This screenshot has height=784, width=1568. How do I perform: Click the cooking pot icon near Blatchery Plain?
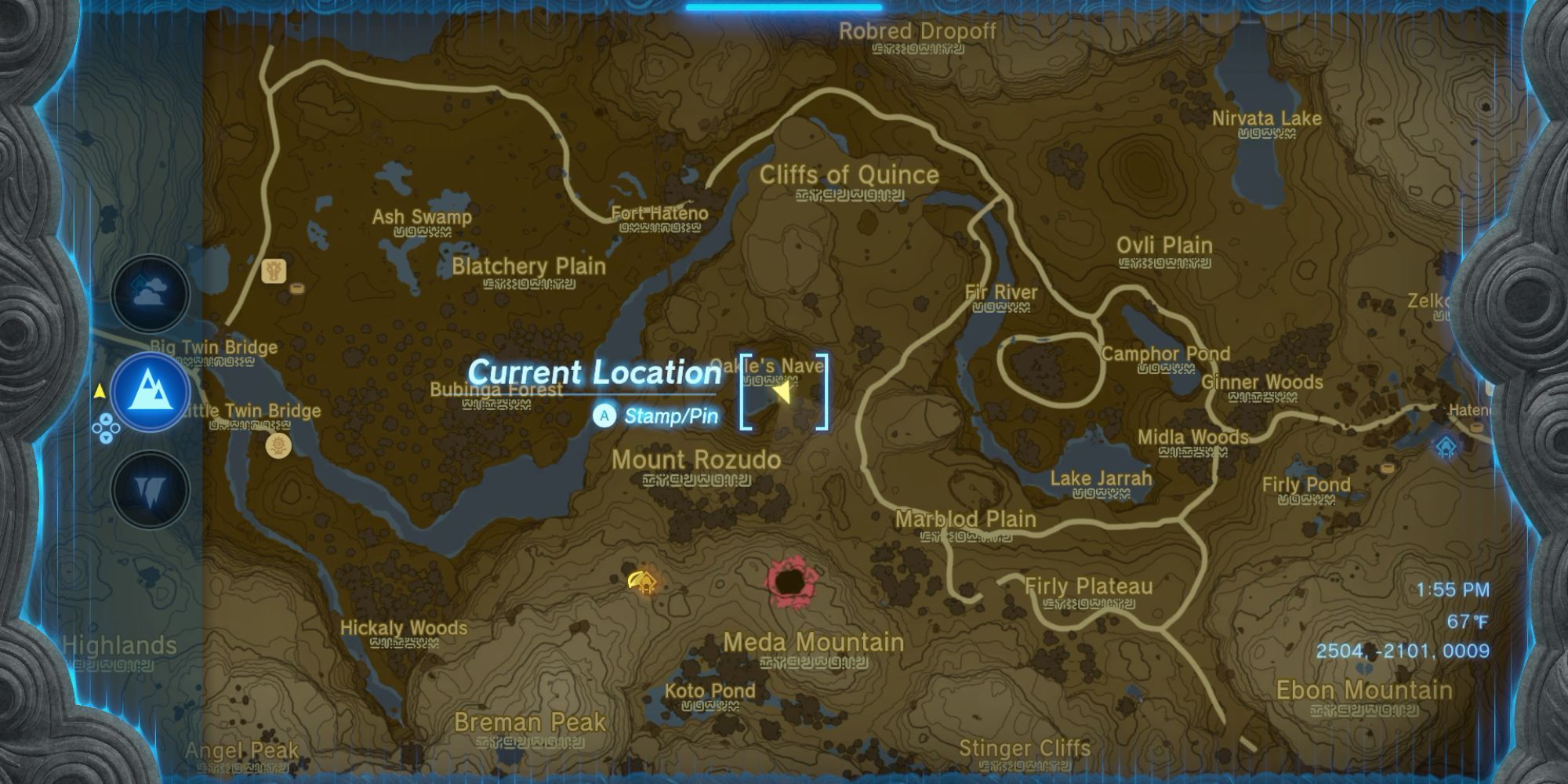point(296,289)
